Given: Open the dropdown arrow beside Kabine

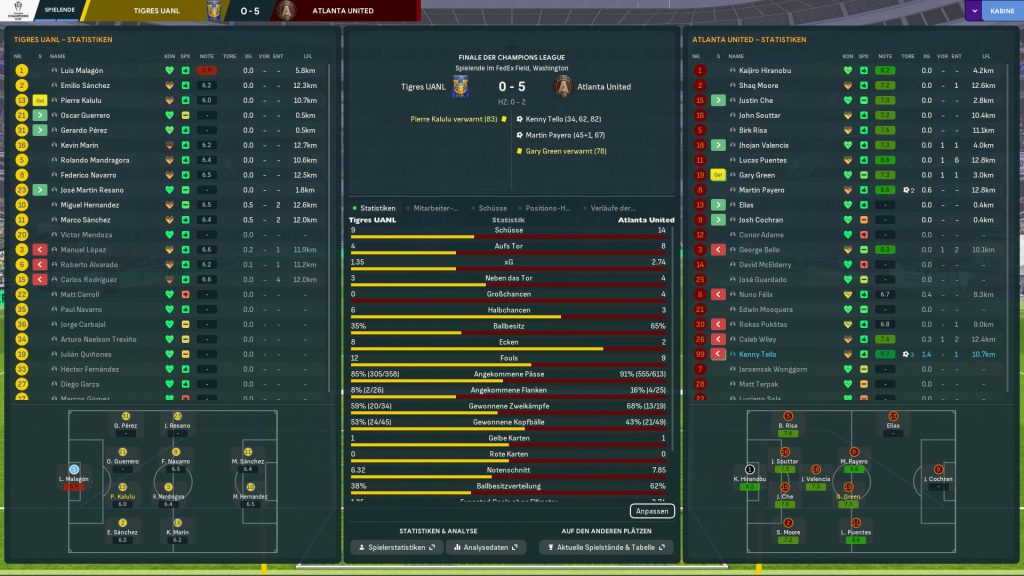Looking at the screenshot, I should click(974, 10).
